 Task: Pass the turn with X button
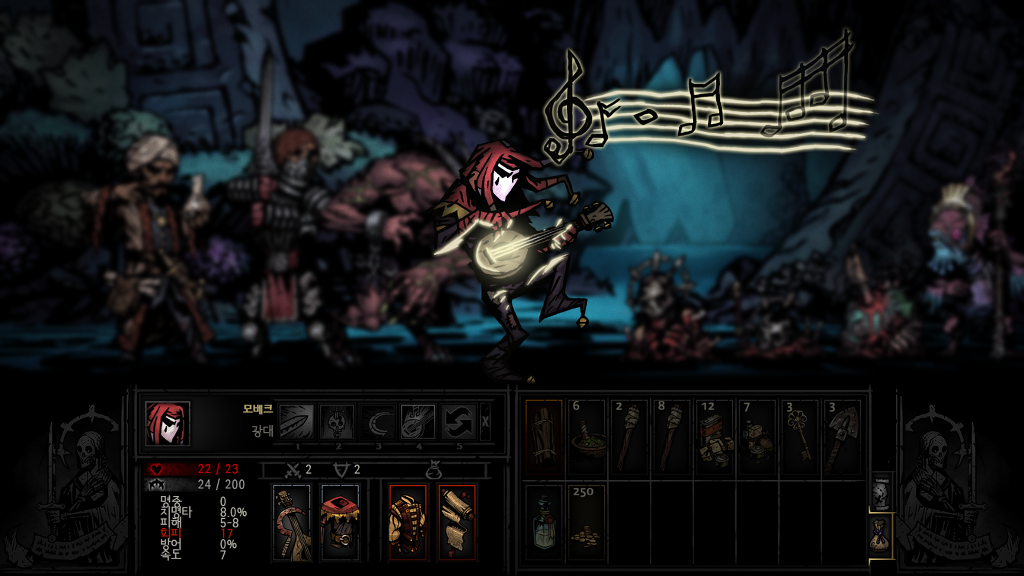pyautogui.click(x=486, y=422)
